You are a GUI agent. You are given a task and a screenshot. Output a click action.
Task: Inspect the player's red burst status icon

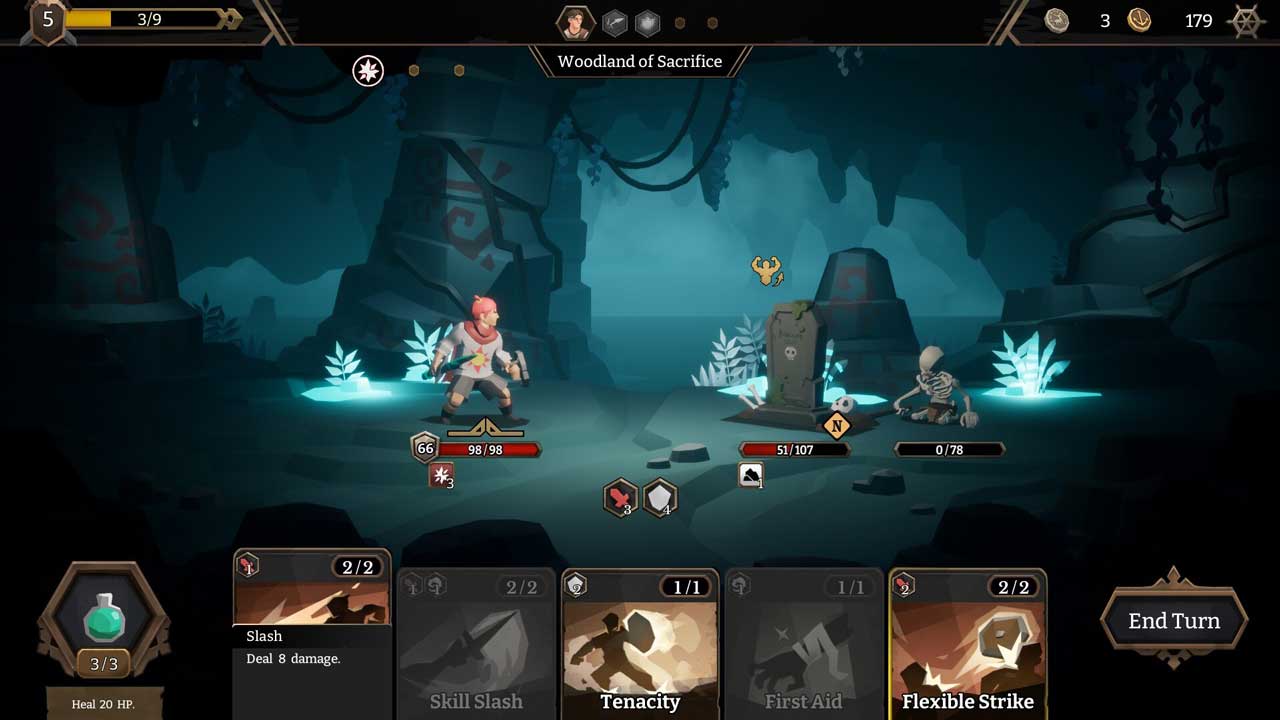click(x=441, y=476)
